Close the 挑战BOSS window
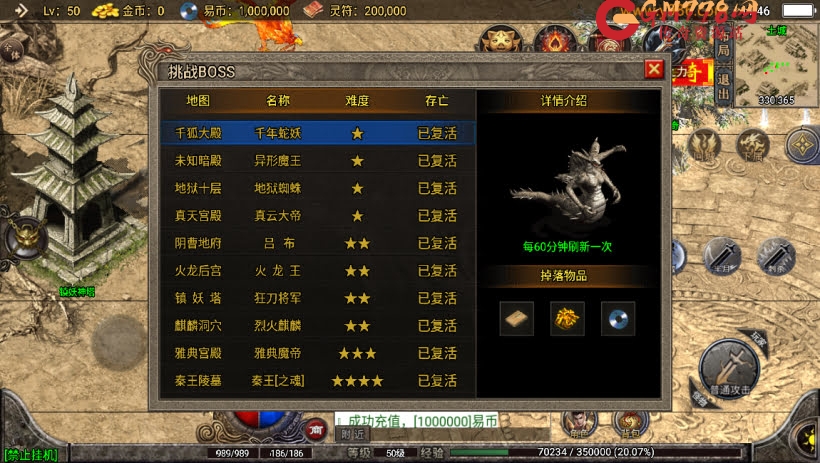 pyautogui.click(x=654, y=69)
